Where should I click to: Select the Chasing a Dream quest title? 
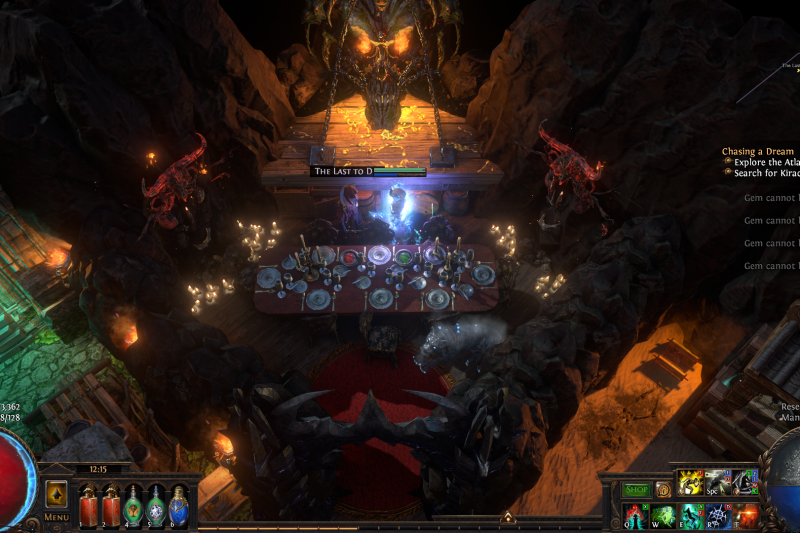pyautogui.click(x=758, y=152)
